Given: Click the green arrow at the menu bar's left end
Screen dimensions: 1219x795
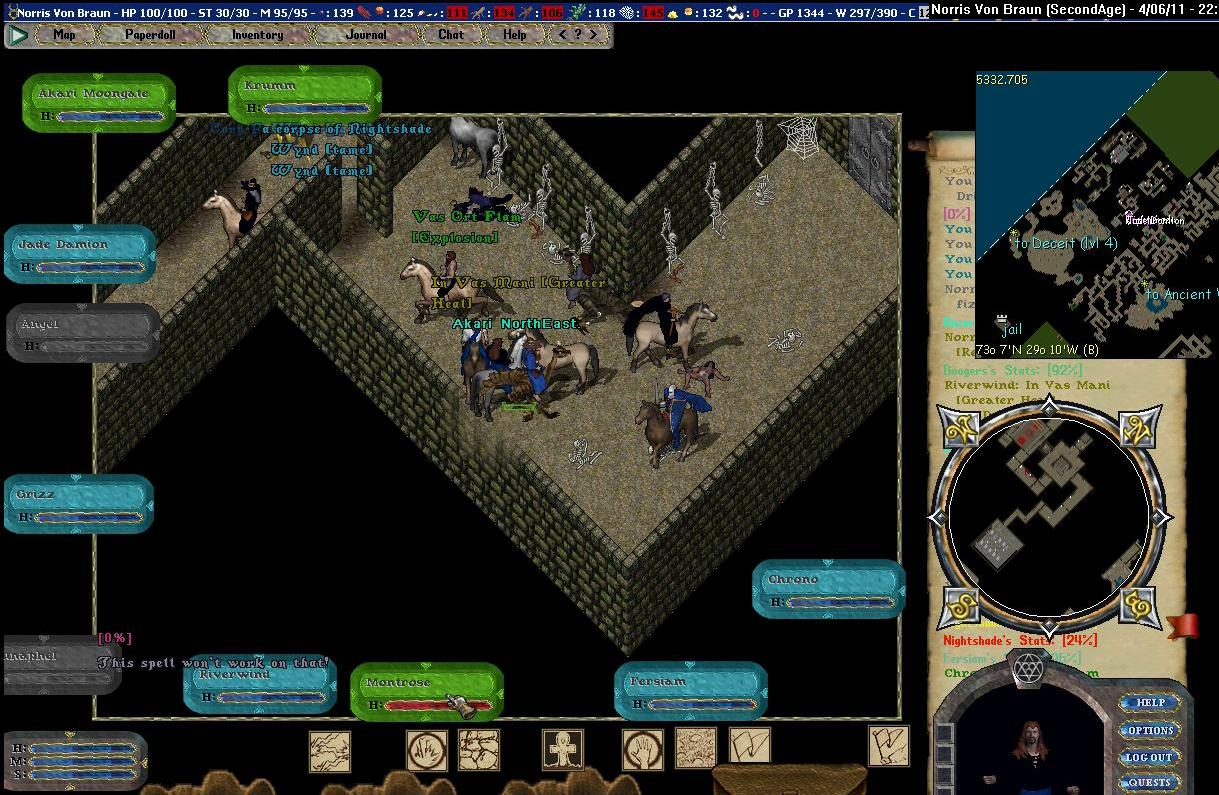Looking at the screenshot, I should click(18, 35).
